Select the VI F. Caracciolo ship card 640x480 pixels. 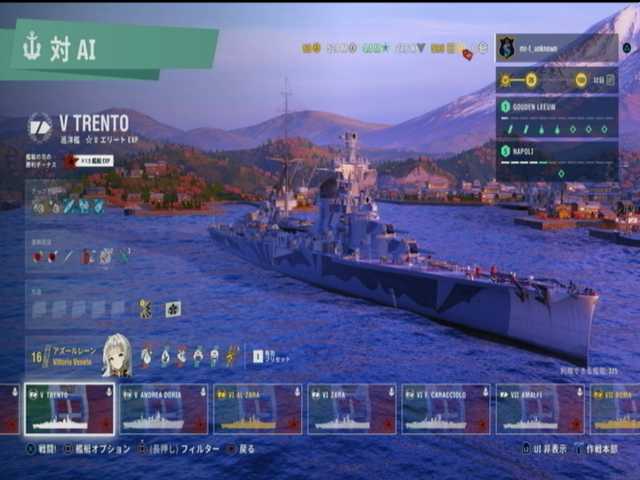coord(446,409)
